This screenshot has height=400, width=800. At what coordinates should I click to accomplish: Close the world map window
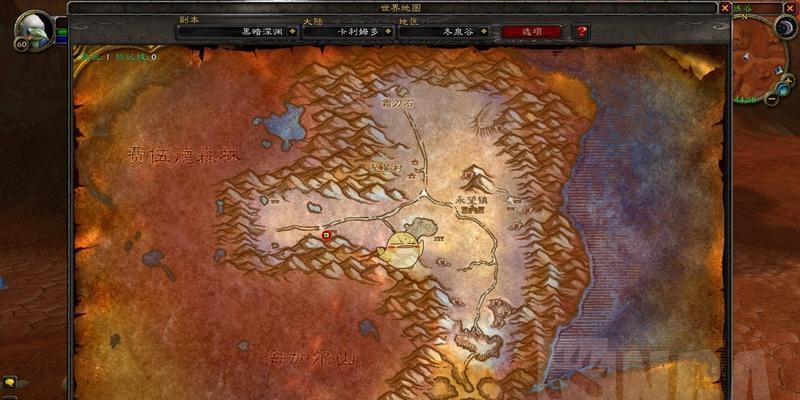pos(724,8)
